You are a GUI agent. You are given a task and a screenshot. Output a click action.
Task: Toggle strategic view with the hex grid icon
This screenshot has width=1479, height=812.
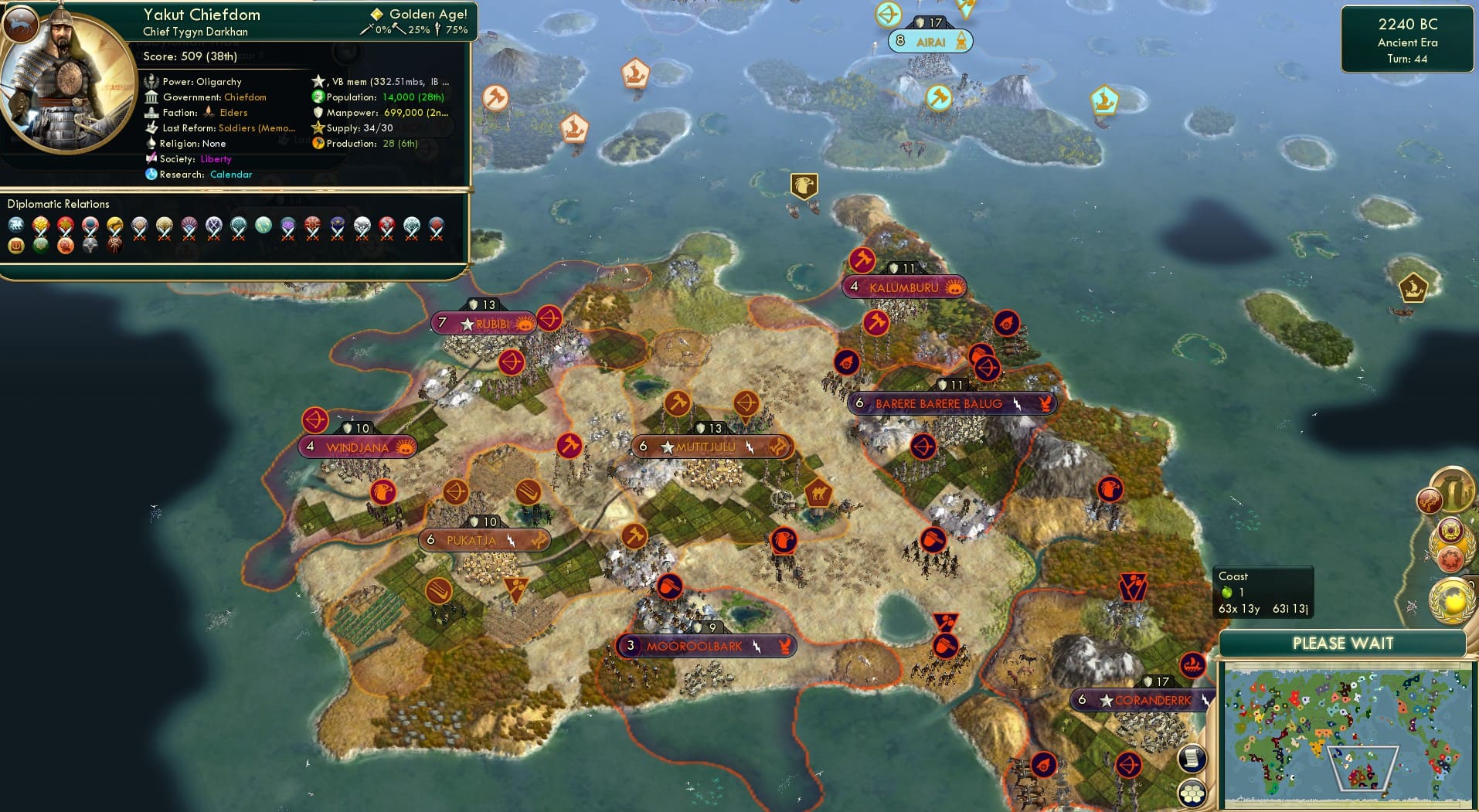click(x=1192, y=793)
